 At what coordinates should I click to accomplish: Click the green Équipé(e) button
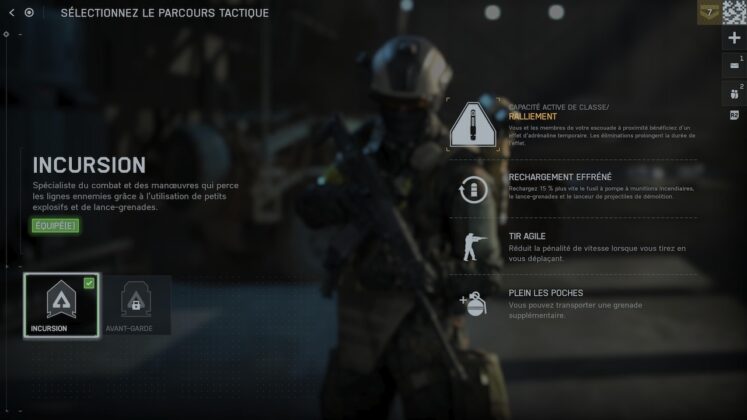(x=54, y=225)
